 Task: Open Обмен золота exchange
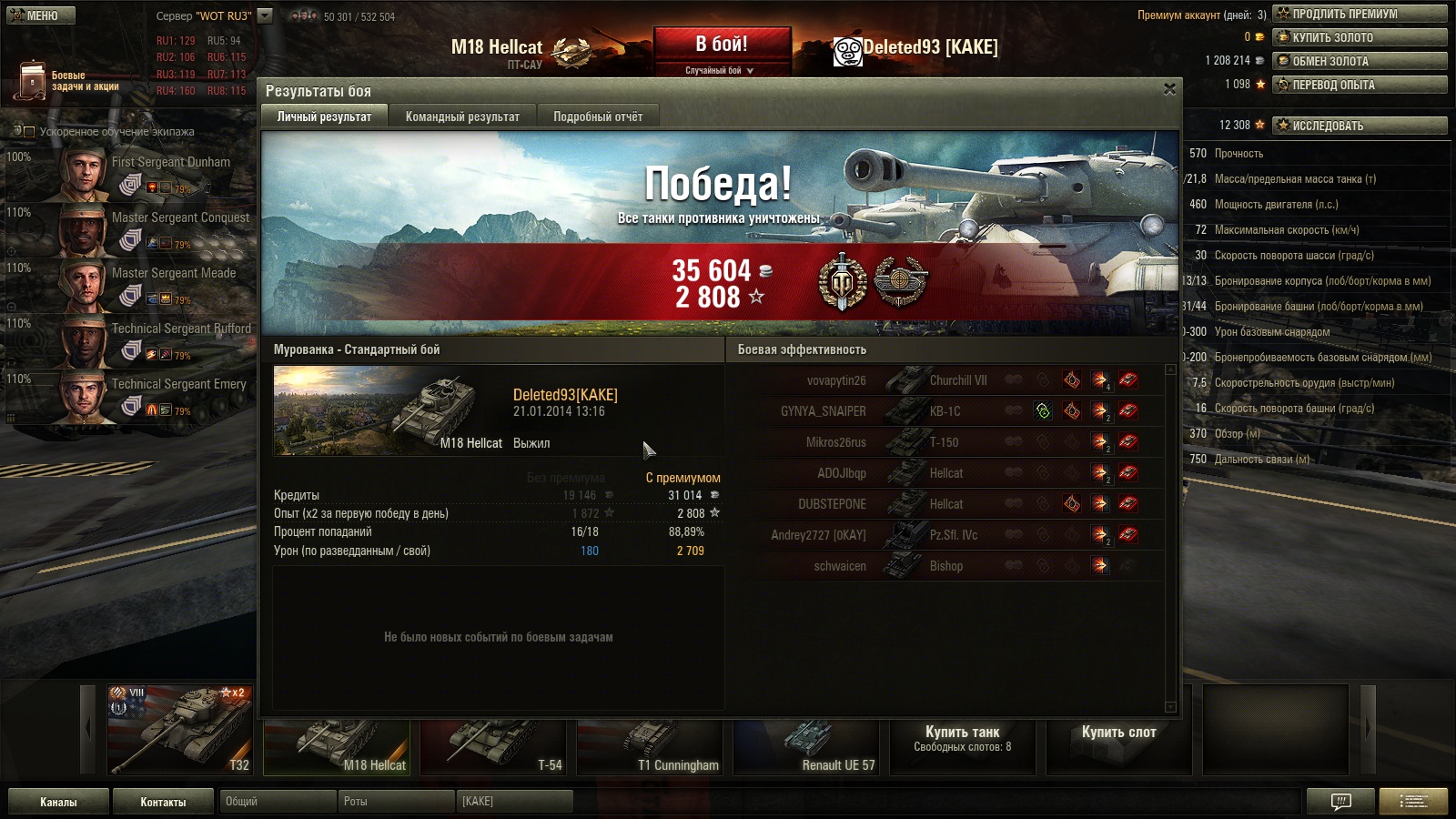click(x=1360, y=61)
